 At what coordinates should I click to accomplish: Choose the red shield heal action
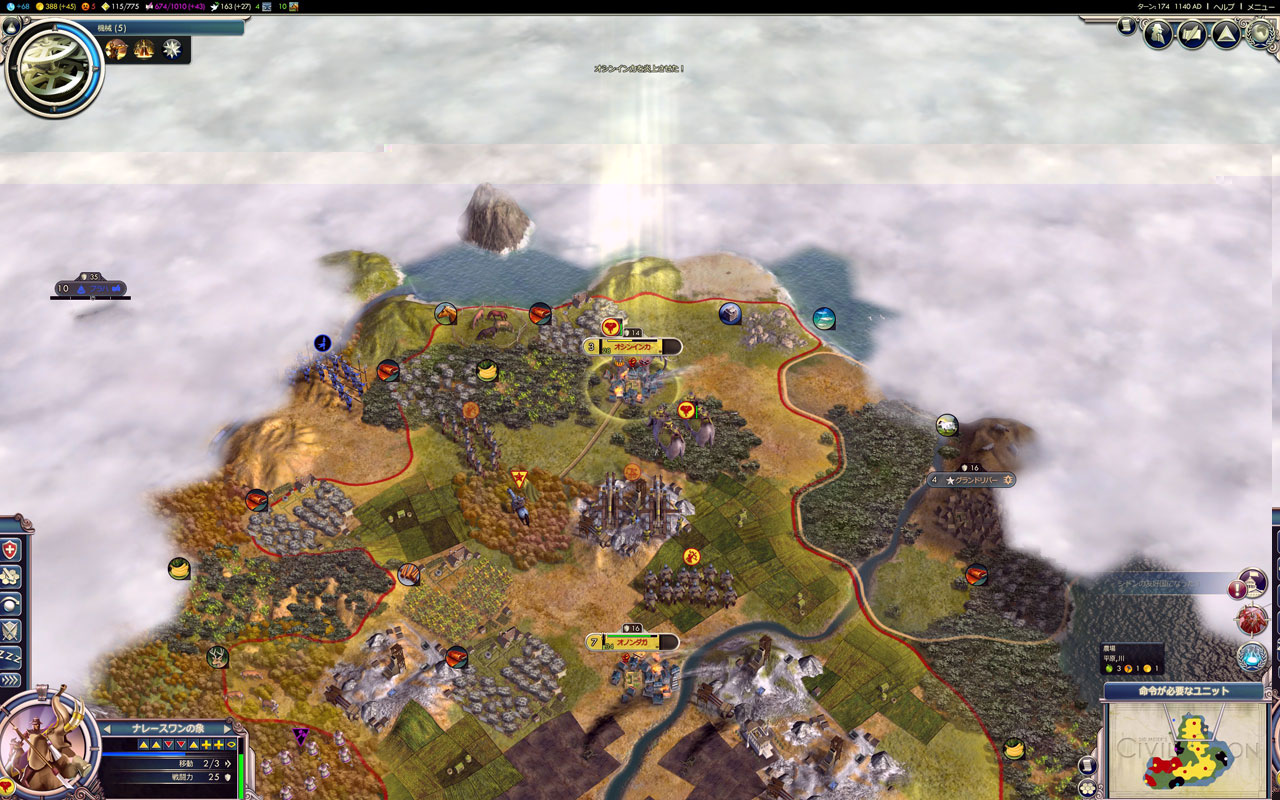[x=11, y=550]
